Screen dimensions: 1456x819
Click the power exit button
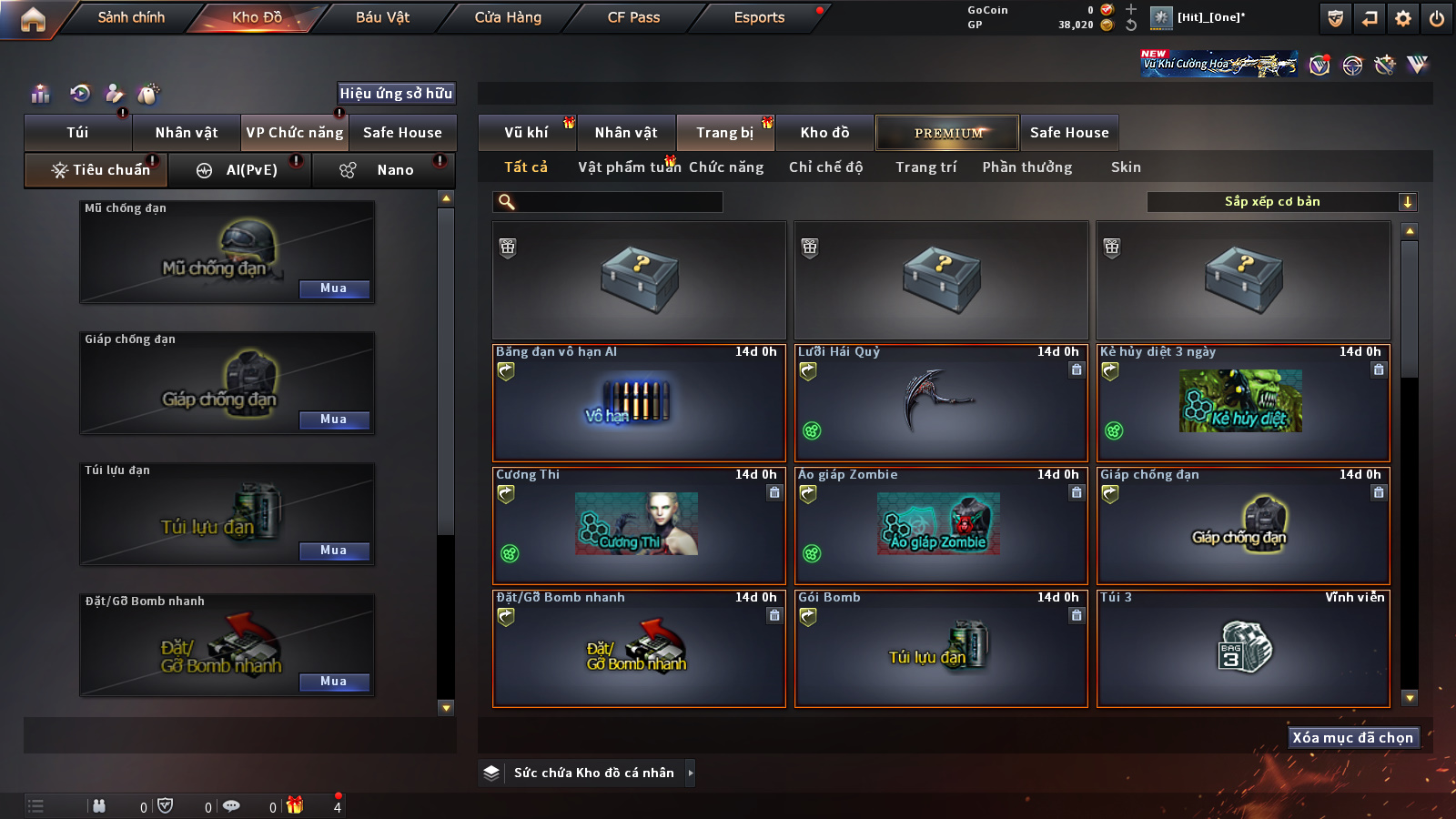(x=1437, y=18)
